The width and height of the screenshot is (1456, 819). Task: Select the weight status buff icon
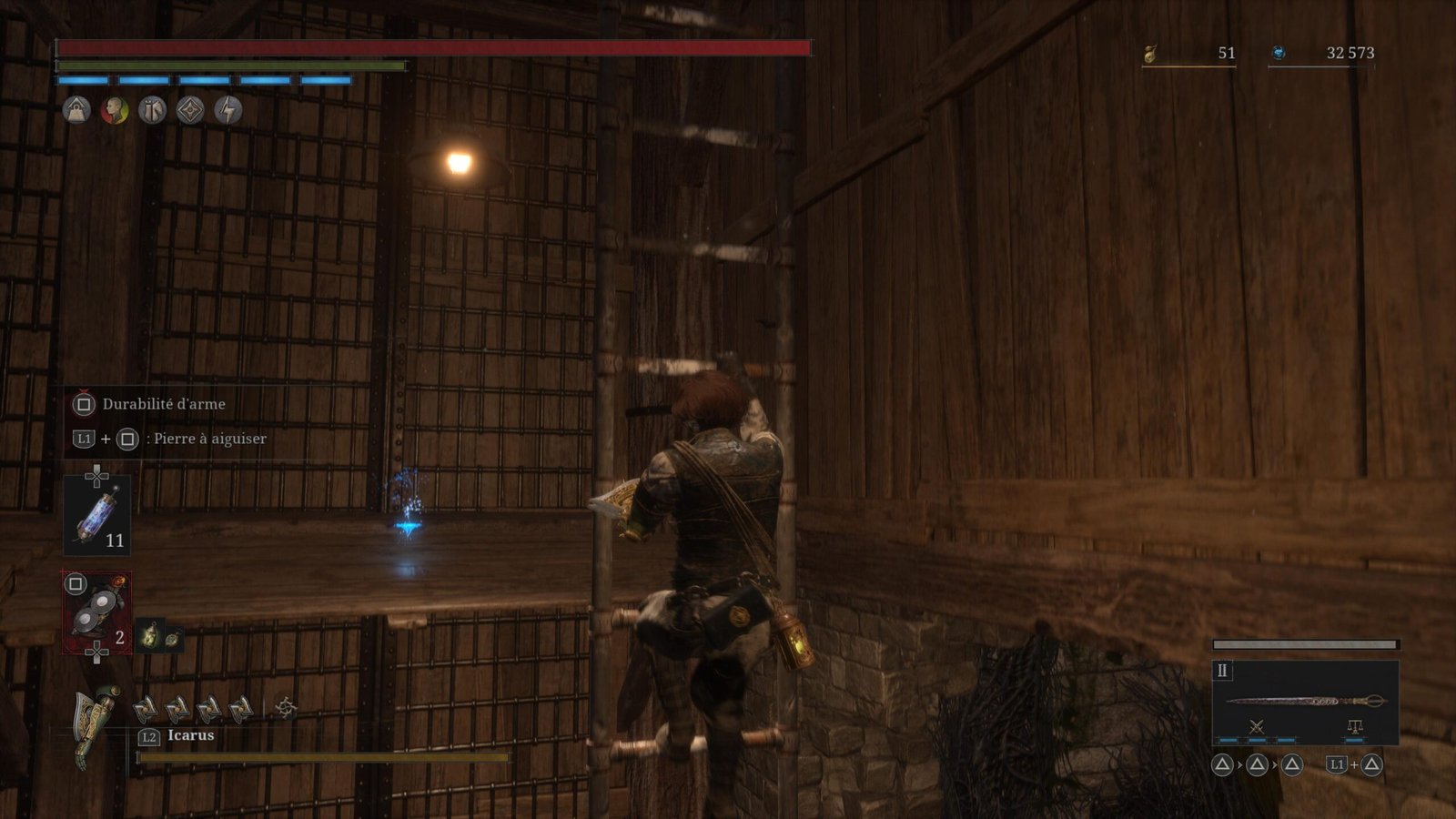[x=76, y=110]
